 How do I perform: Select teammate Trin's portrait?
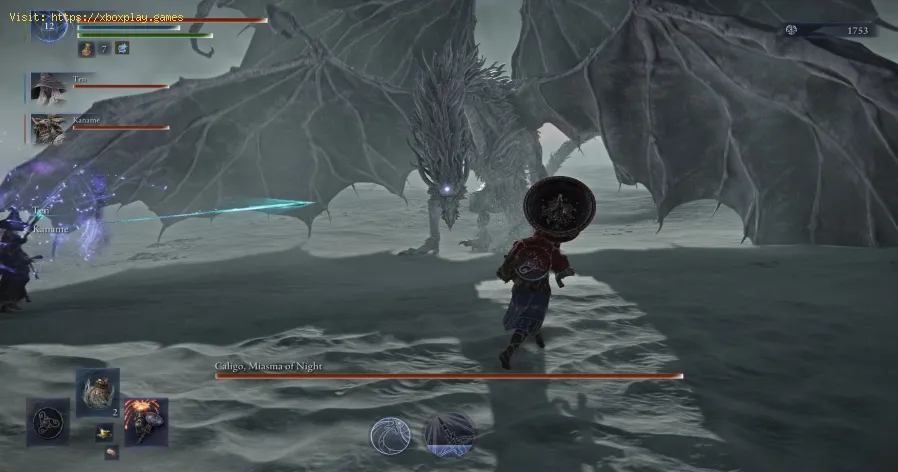point(47,87)
